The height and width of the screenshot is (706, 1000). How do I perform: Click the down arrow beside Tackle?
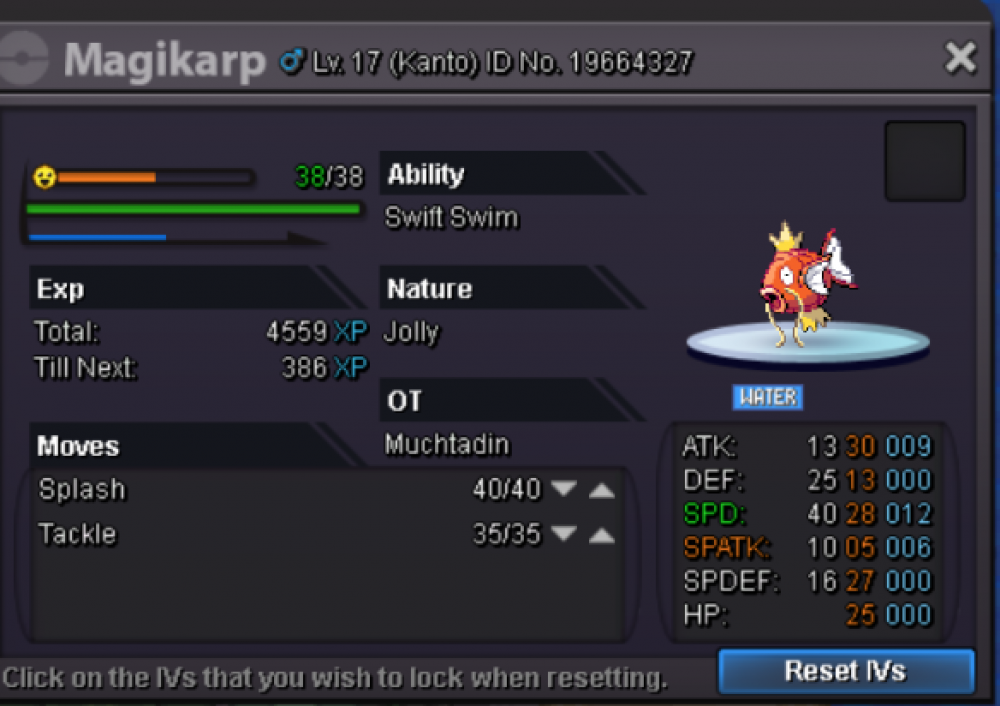coord(565,535)
